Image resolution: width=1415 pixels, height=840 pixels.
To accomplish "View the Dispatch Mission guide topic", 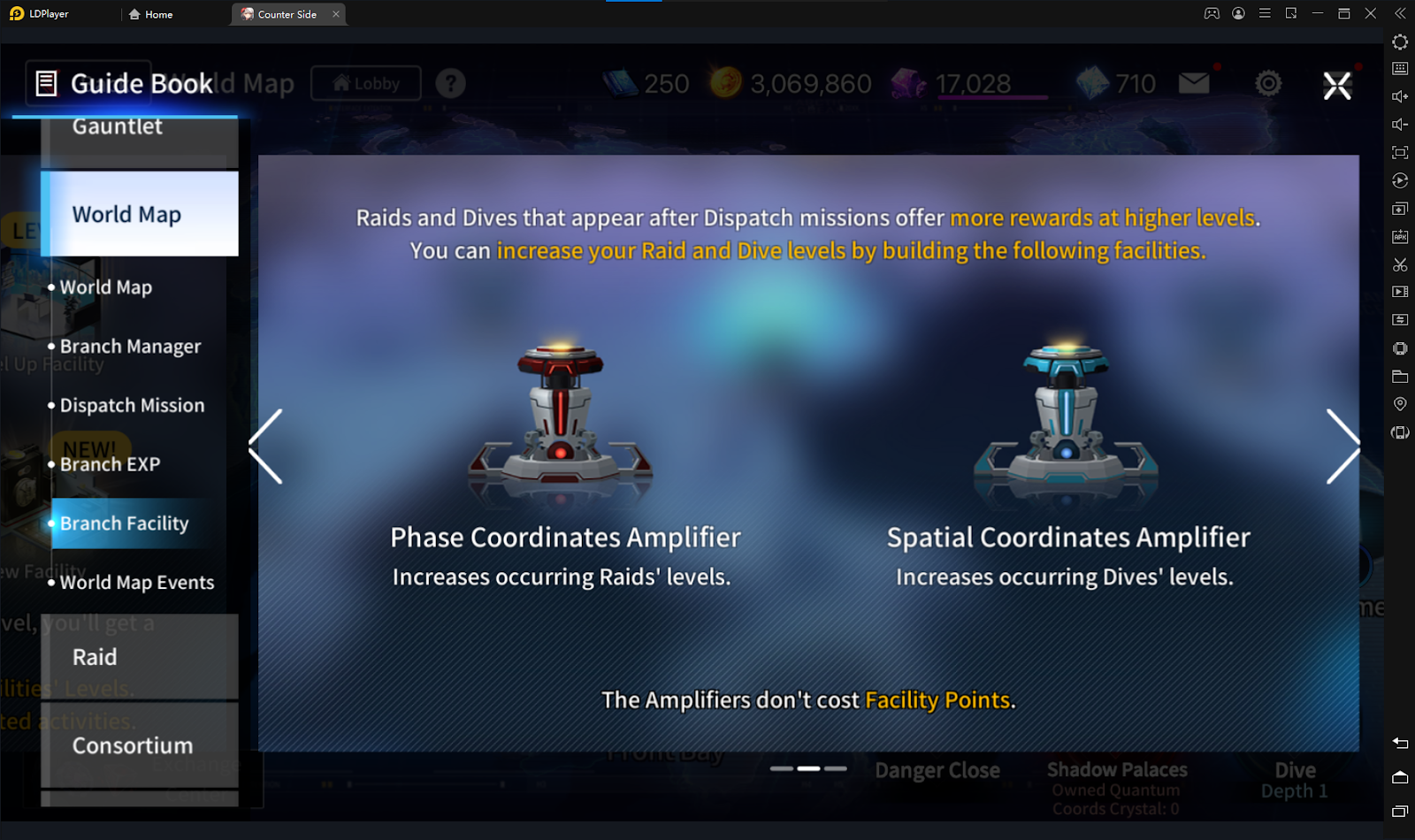I will (x=132, y=406).
